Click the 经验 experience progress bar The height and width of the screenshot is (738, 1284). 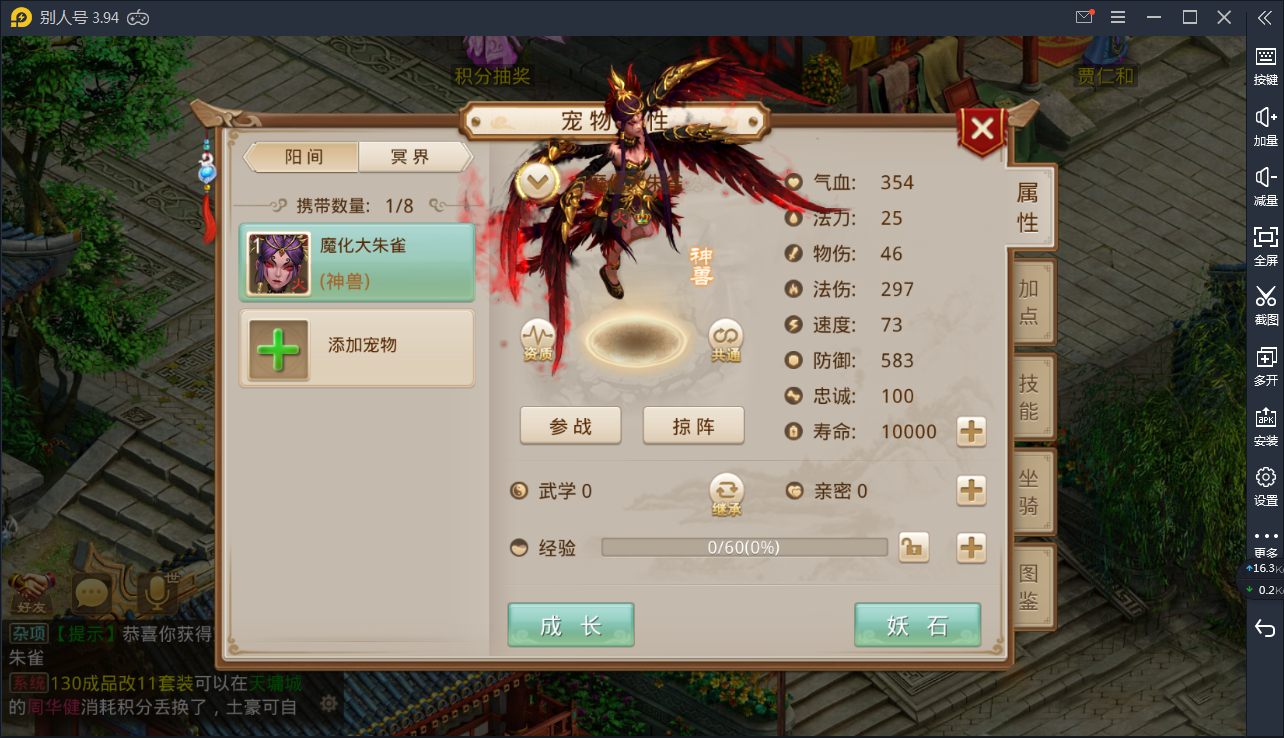pos(743,547)
